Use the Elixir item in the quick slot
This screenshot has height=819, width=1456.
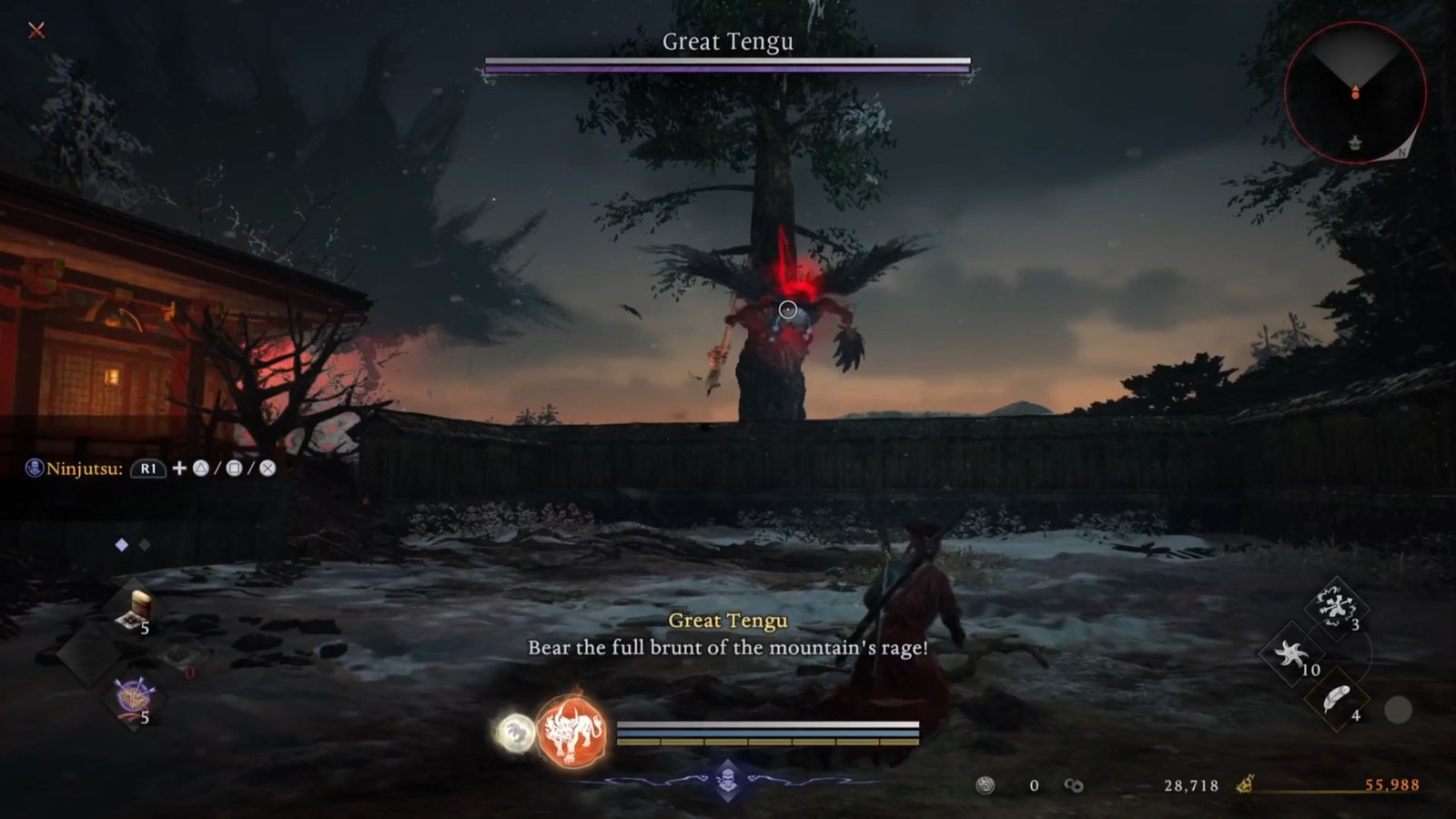(138, 603)
